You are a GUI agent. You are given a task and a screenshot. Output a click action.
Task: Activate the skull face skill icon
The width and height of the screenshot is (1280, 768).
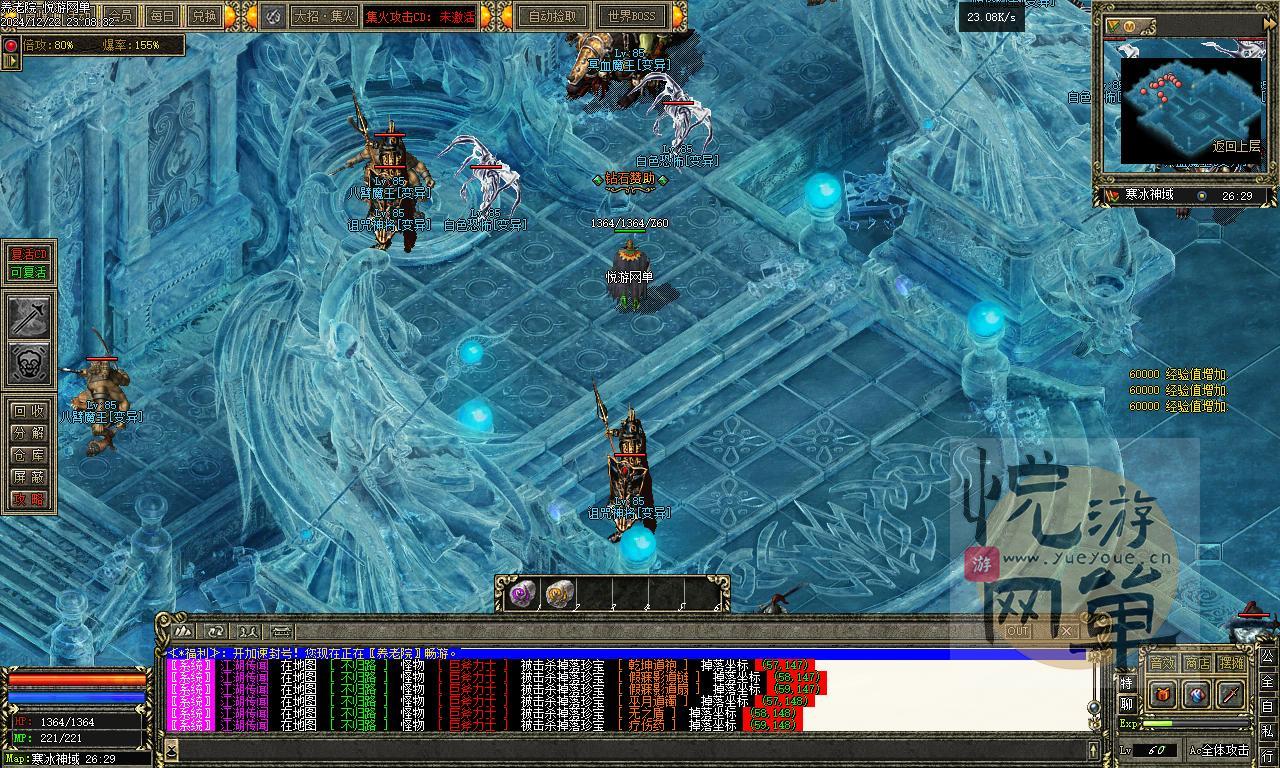coord(29,363)
